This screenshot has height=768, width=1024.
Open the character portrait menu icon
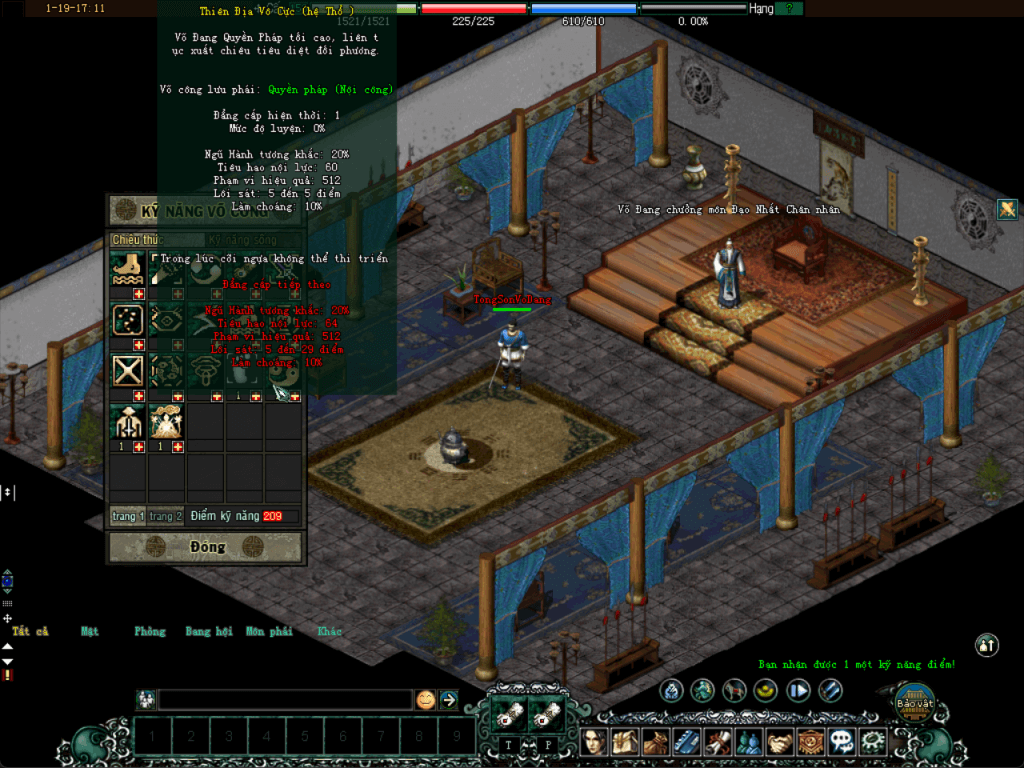595,742
